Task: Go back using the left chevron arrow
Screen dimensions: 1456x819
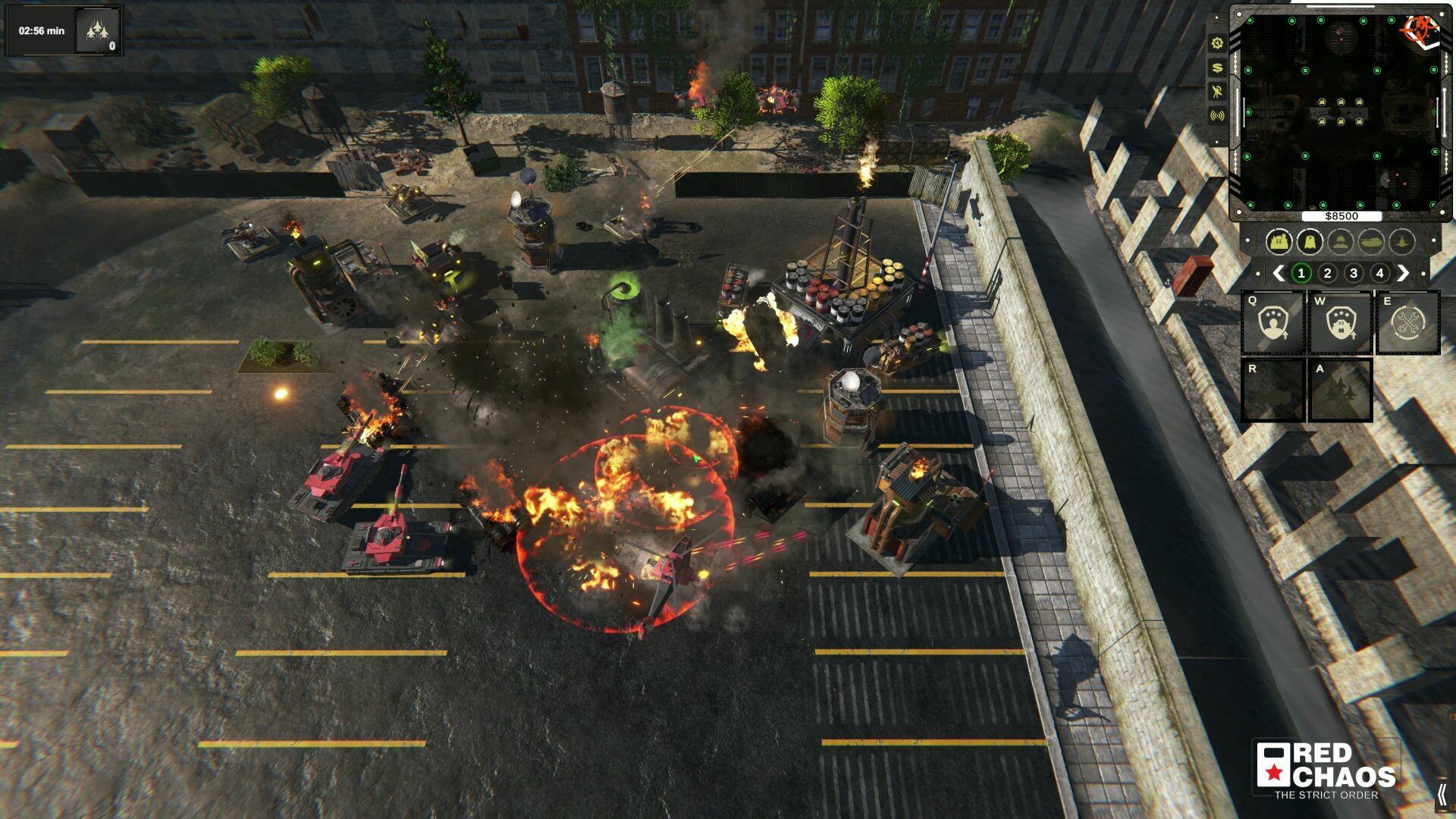Action: pyautogui.click(x=1279, y=273)
